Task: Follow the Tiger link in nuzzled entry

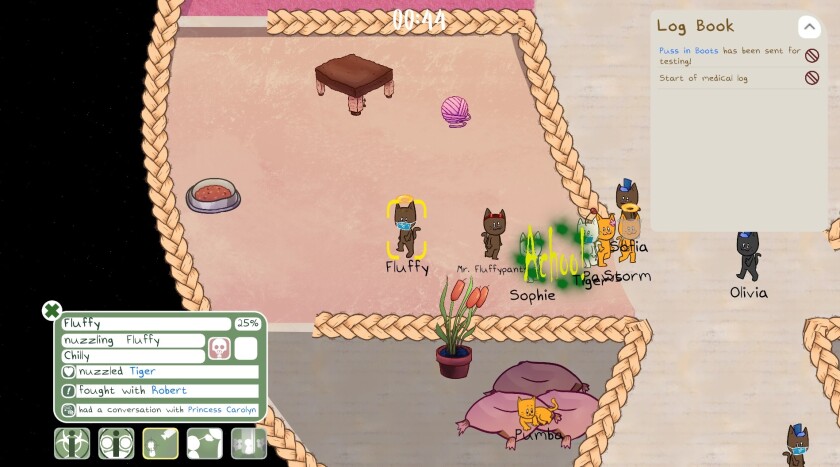Action: point(142,372)
